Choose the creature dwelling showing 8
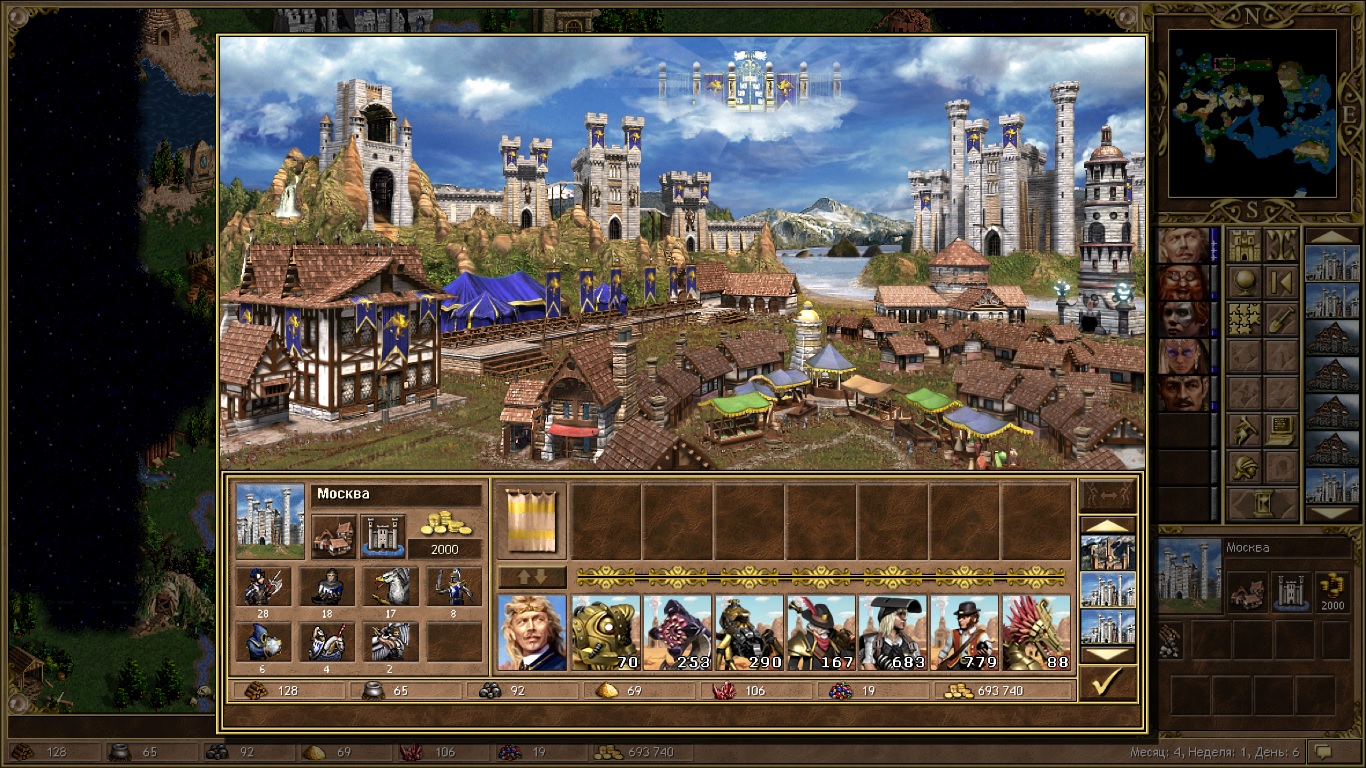This screenshot has width=1366, height=768. point(453,587)
